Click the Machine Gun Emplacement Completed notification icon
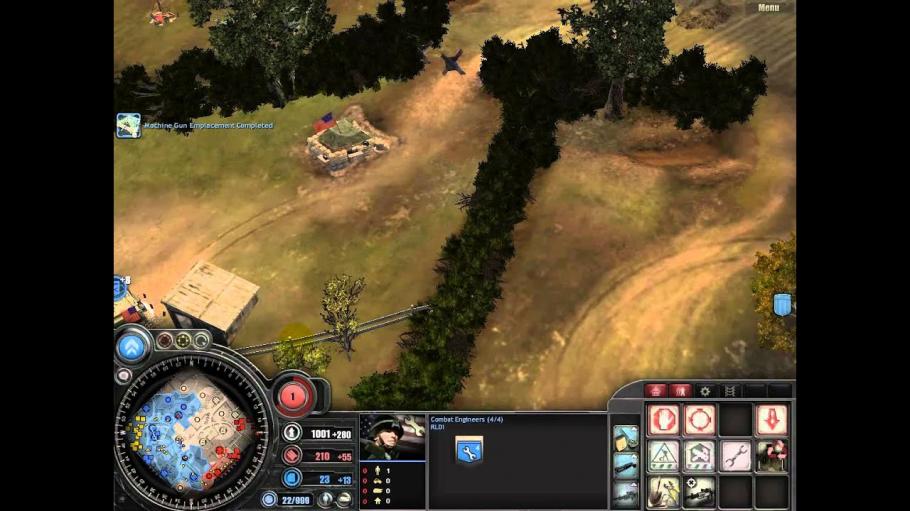Image resolution: width=910 pixels, height=511 pixels. tap(128, 125)
